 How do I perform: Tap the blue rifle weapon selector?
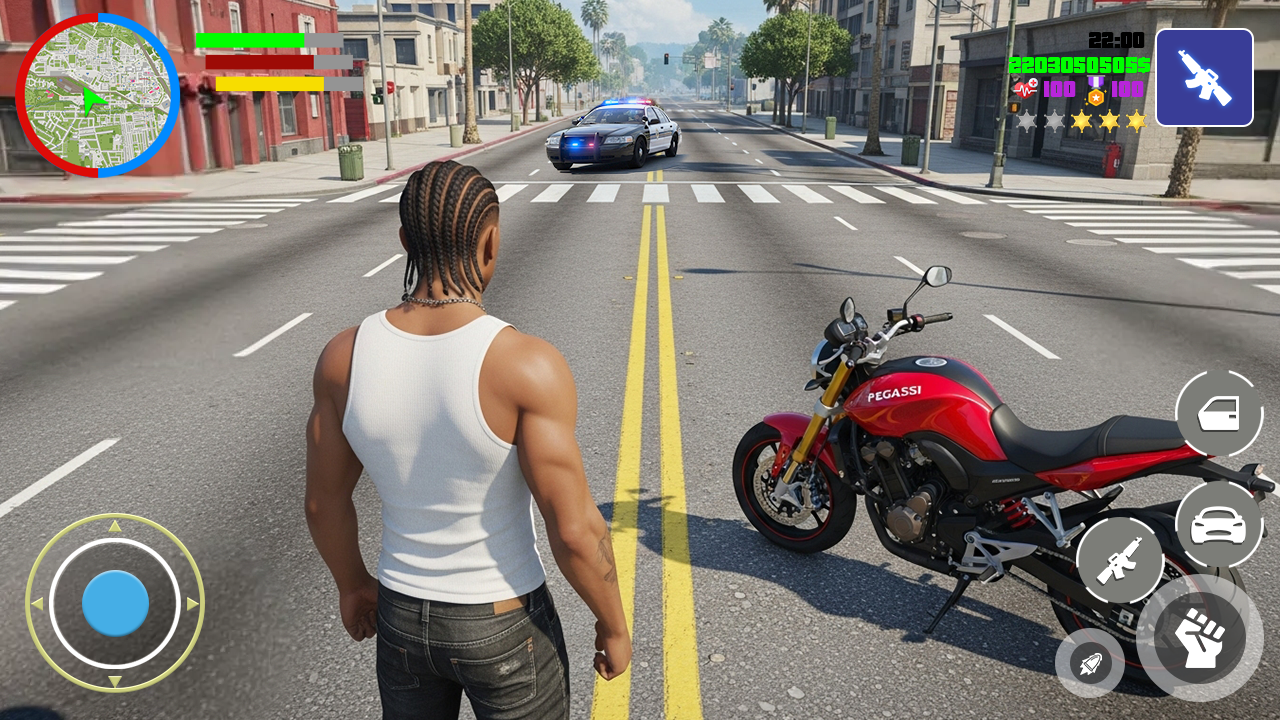(x=1204, y=78)
